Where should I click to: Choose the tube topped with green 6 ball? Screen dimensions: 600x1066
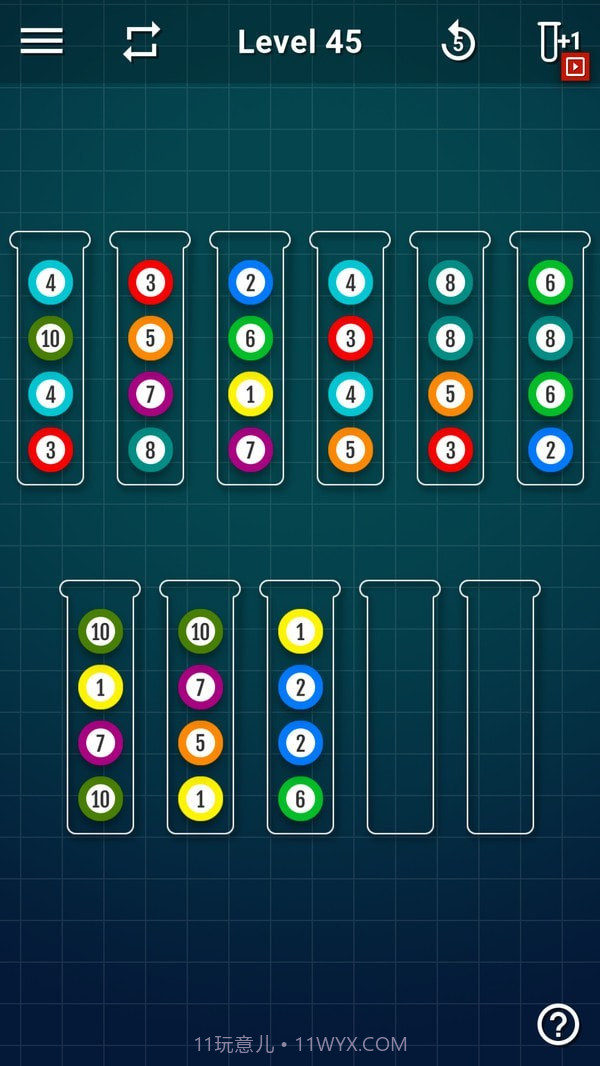pyautogui.click(x=550, y=360)
